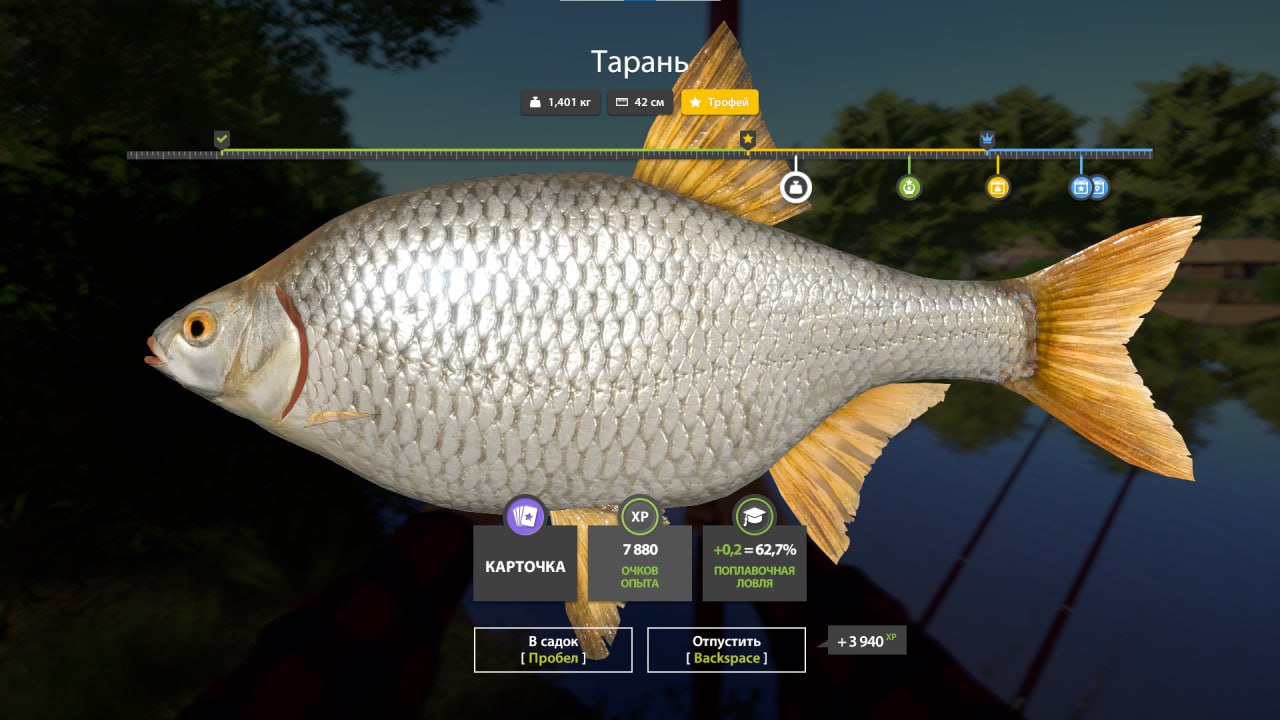
Task: Click the purple cards icon
Action: pos(525,516)
